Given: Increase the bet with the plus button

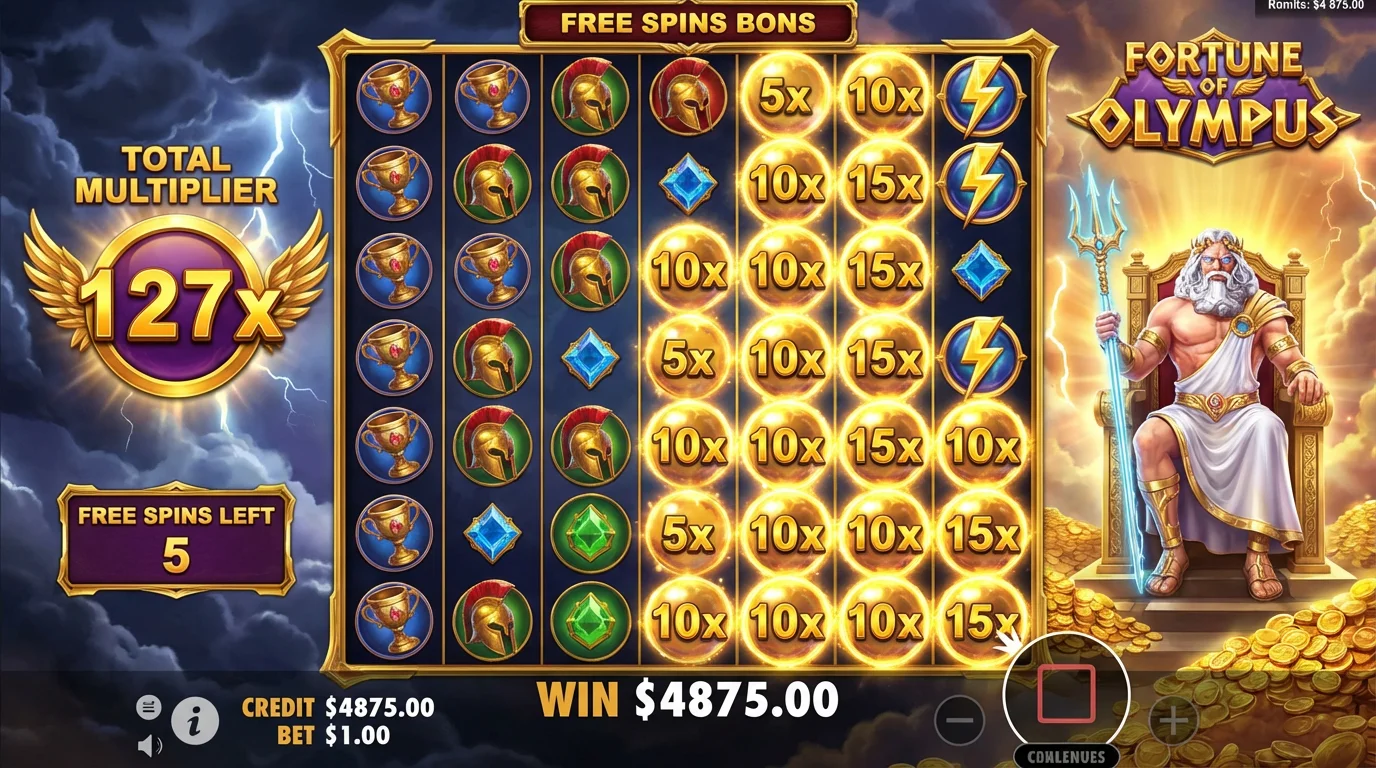Looking at the screenshot, I should (x=1176, y=718).
